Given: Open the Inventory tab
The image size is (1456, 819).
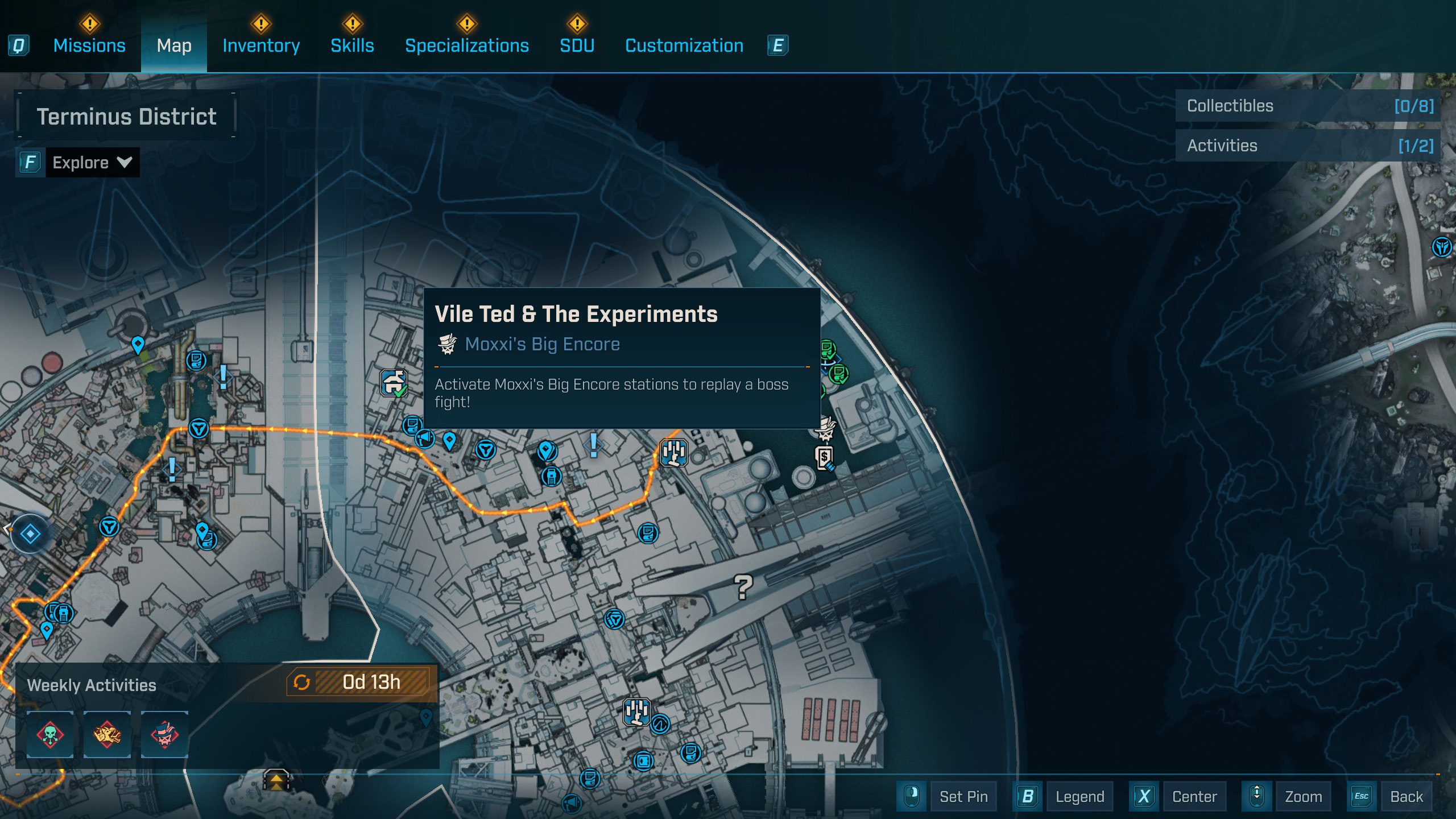Looking at the screenshot, I should point(261,45).
